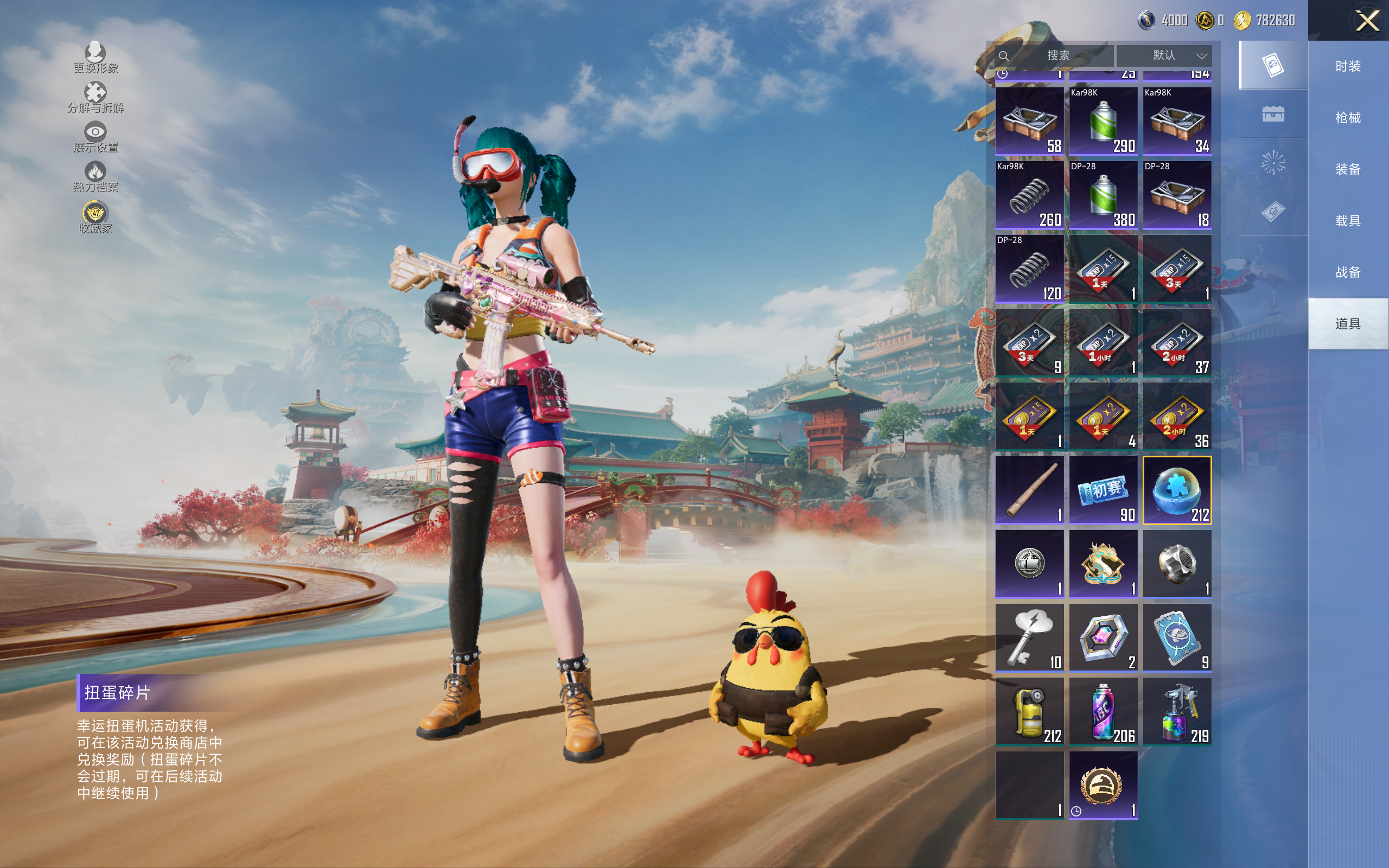Choose the lightning key item slot
Image resolution: width=1389 pixels, height=868 pixels.
click(x=1029, y=638)
